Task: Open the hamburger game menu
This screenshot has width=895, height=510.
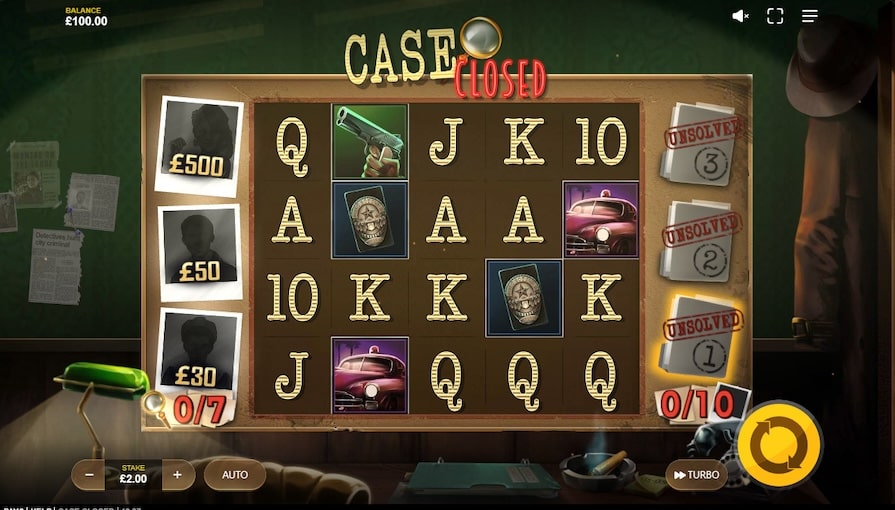Action: click(810, 16)
